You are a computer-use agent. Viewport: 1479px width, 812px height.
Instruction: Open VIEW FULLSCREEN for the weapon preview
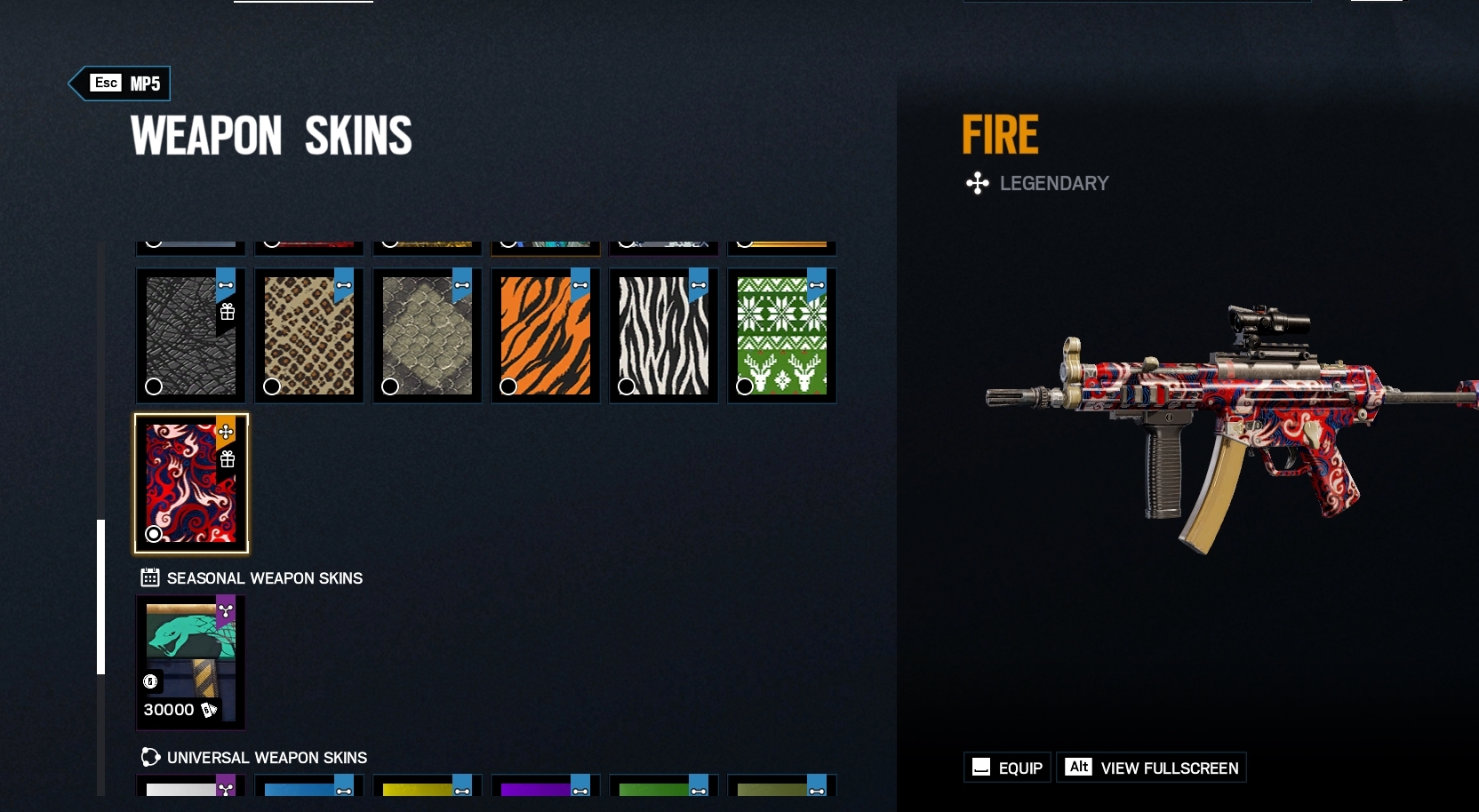[1152, 768]
